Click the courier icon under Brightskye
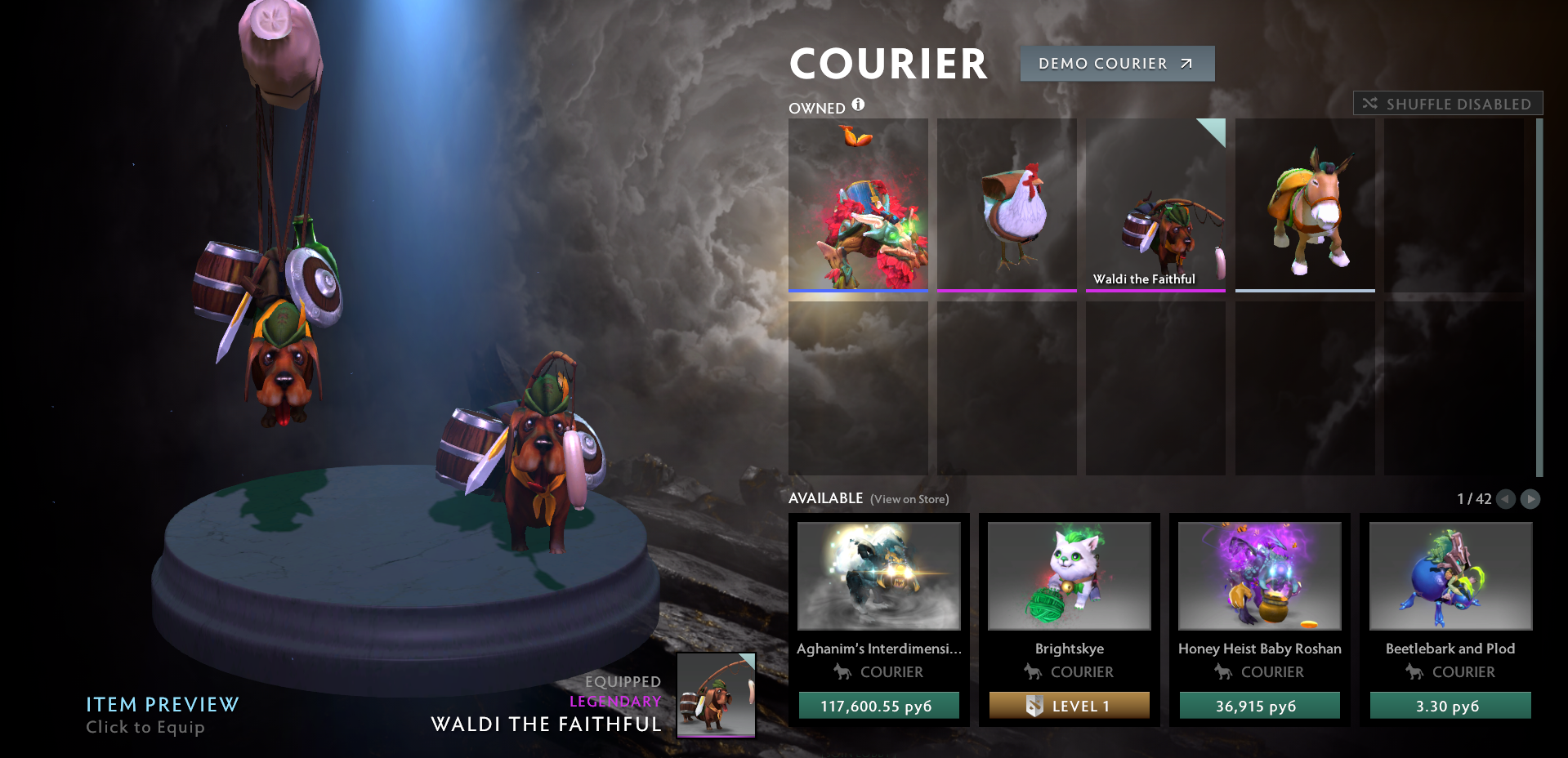Viewport: 1568px width, 758px height. 1031,671
